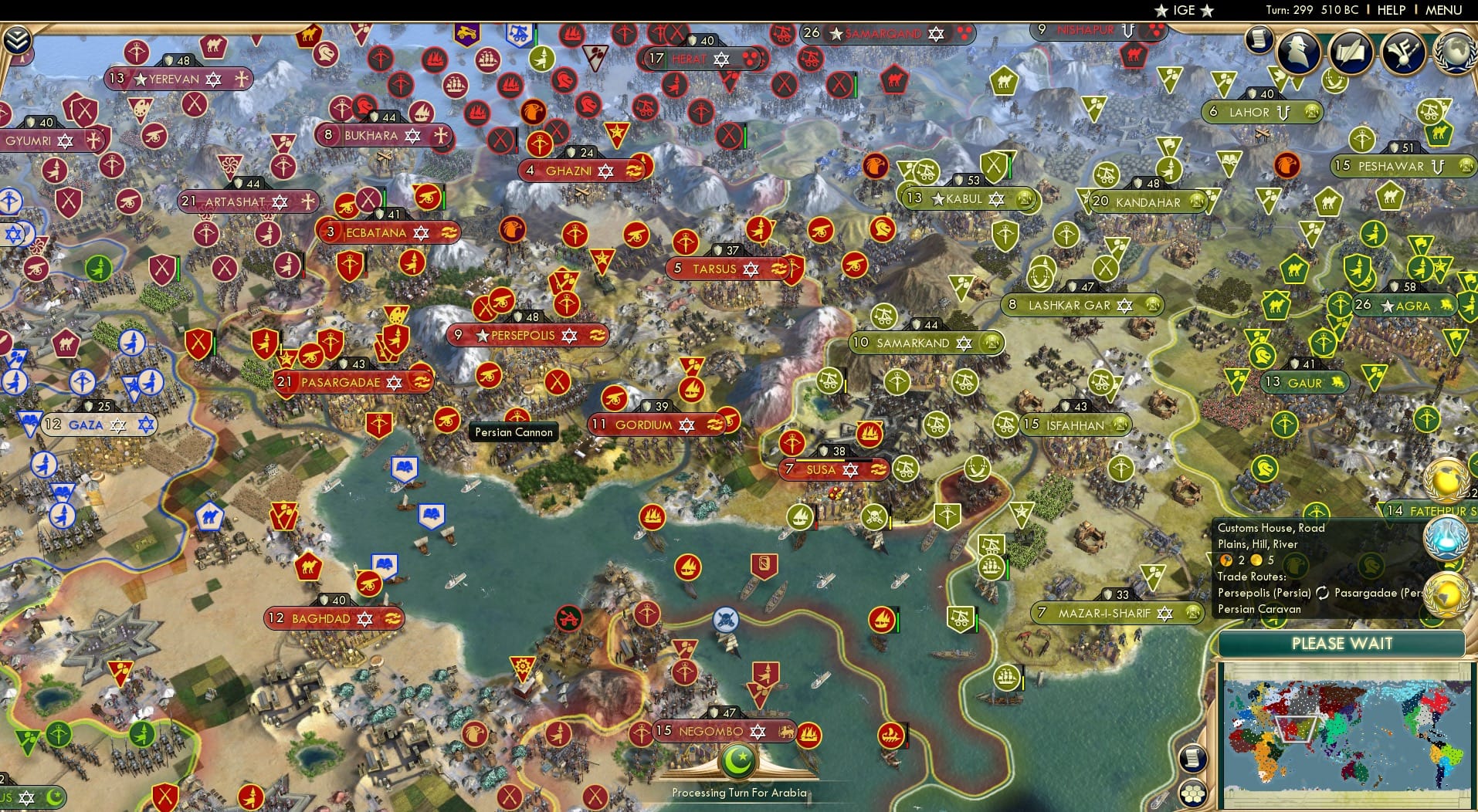Click the small scroll icon left of the advisor buttons
1478x812 pixels.
click(1259, 39)
